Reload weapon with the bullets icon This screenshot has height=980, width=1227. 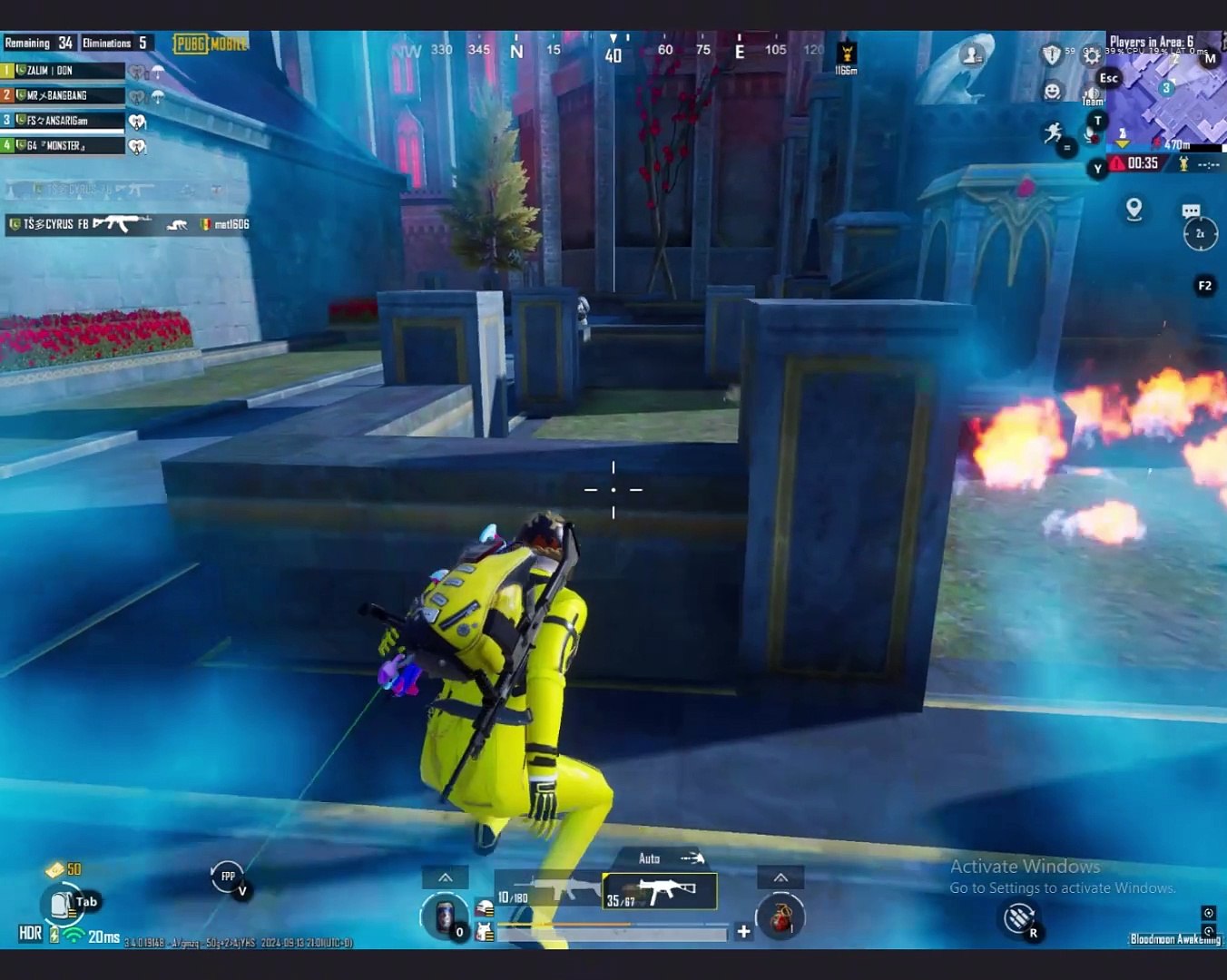1019,918
